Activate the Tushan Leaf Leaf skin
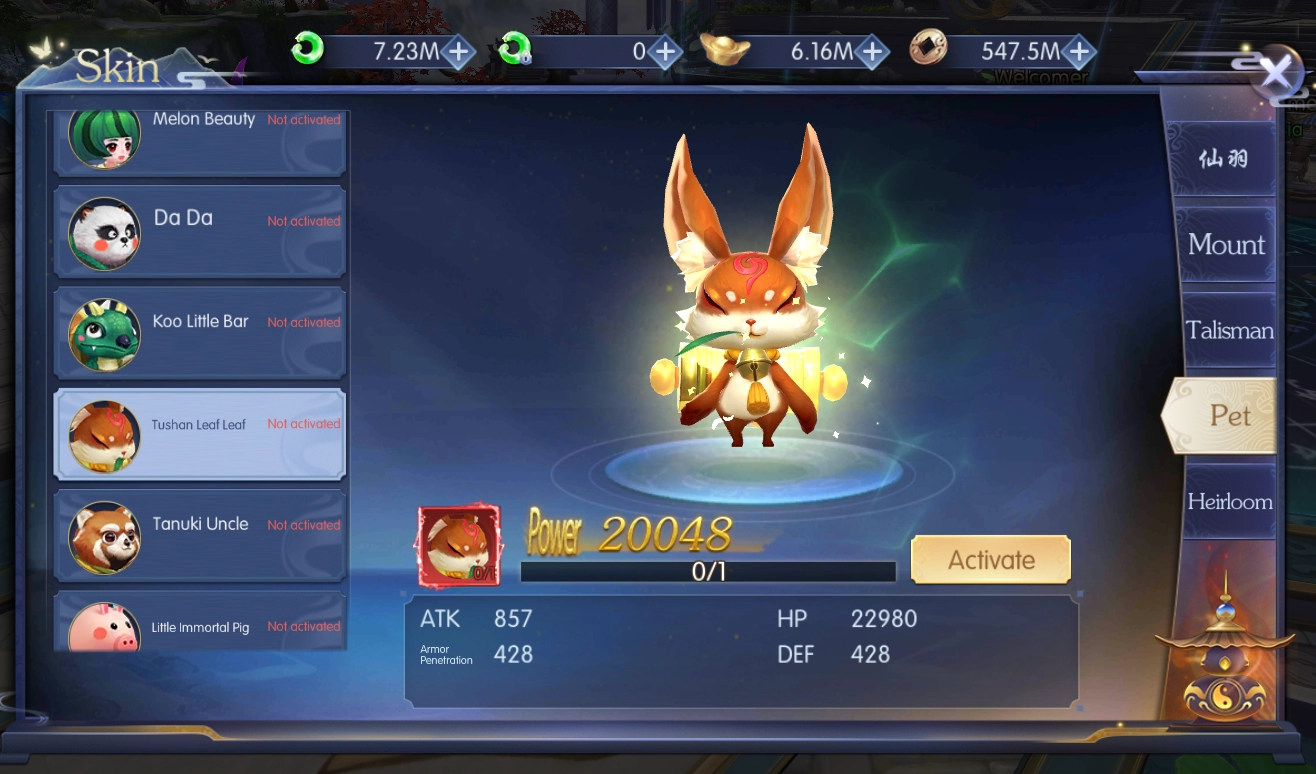Screen dimensions: 1316x774 [x=990, y=560]
